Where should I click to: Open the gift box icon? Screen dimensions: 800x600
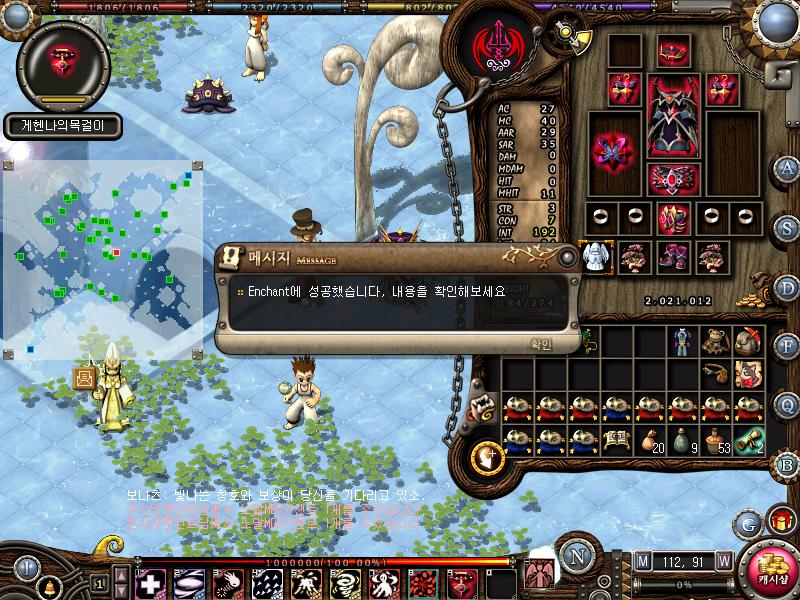777,520
